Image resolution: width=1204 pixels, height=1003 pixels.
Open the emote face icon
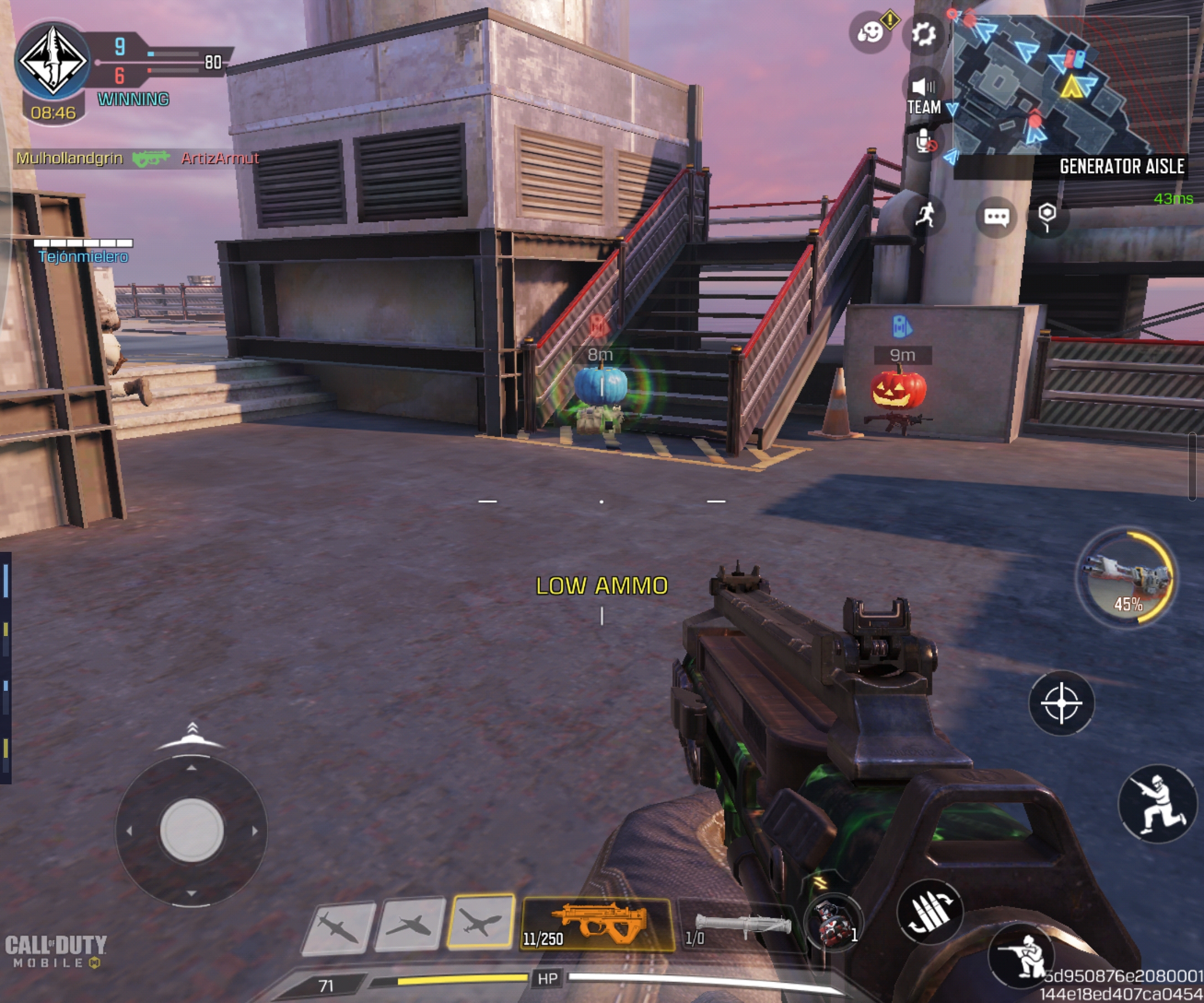[870, 33]
